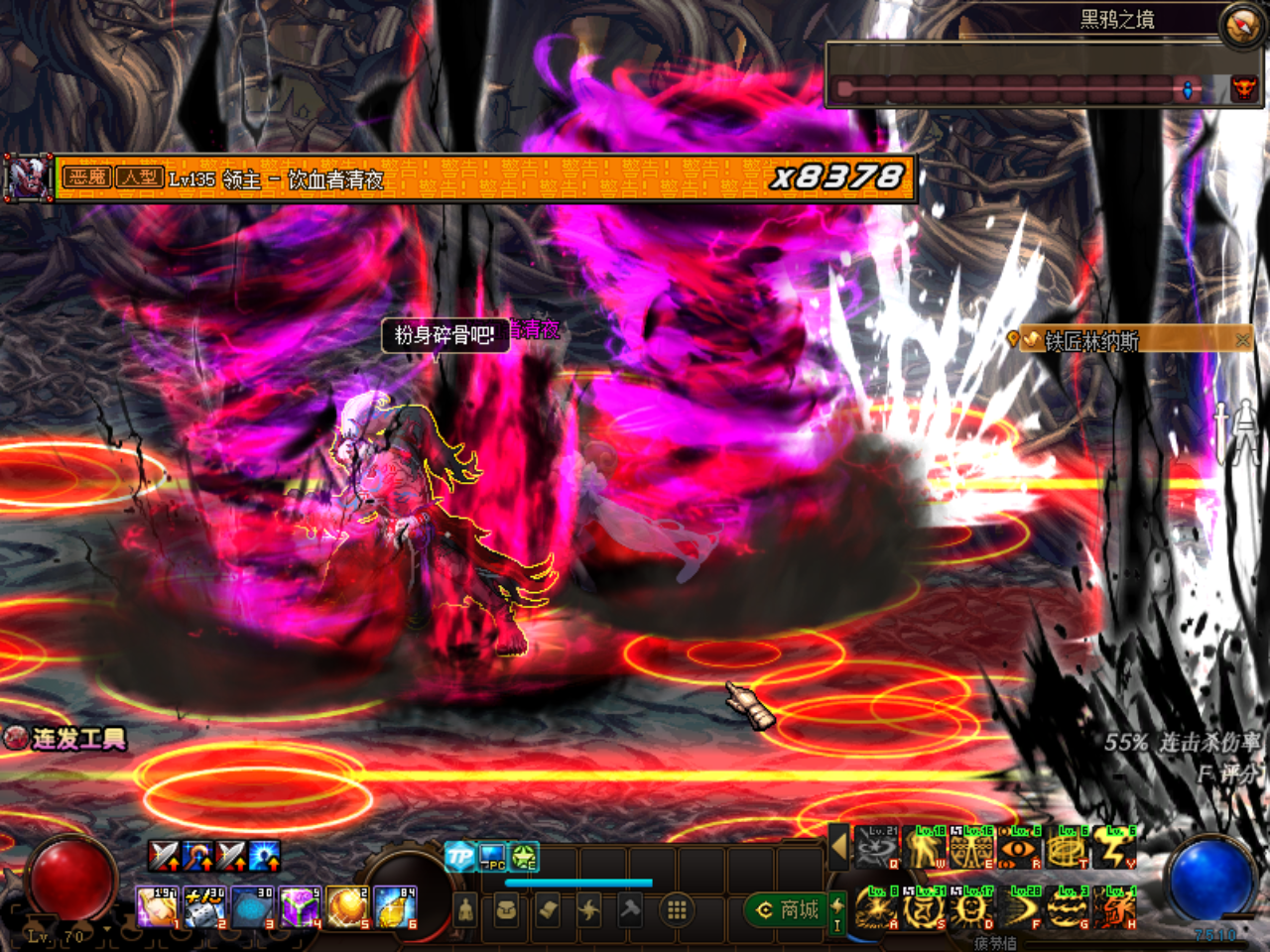Open the inventory bag icon
Viewport: 1270px width, 952px height.
click(x=508, y=911)
